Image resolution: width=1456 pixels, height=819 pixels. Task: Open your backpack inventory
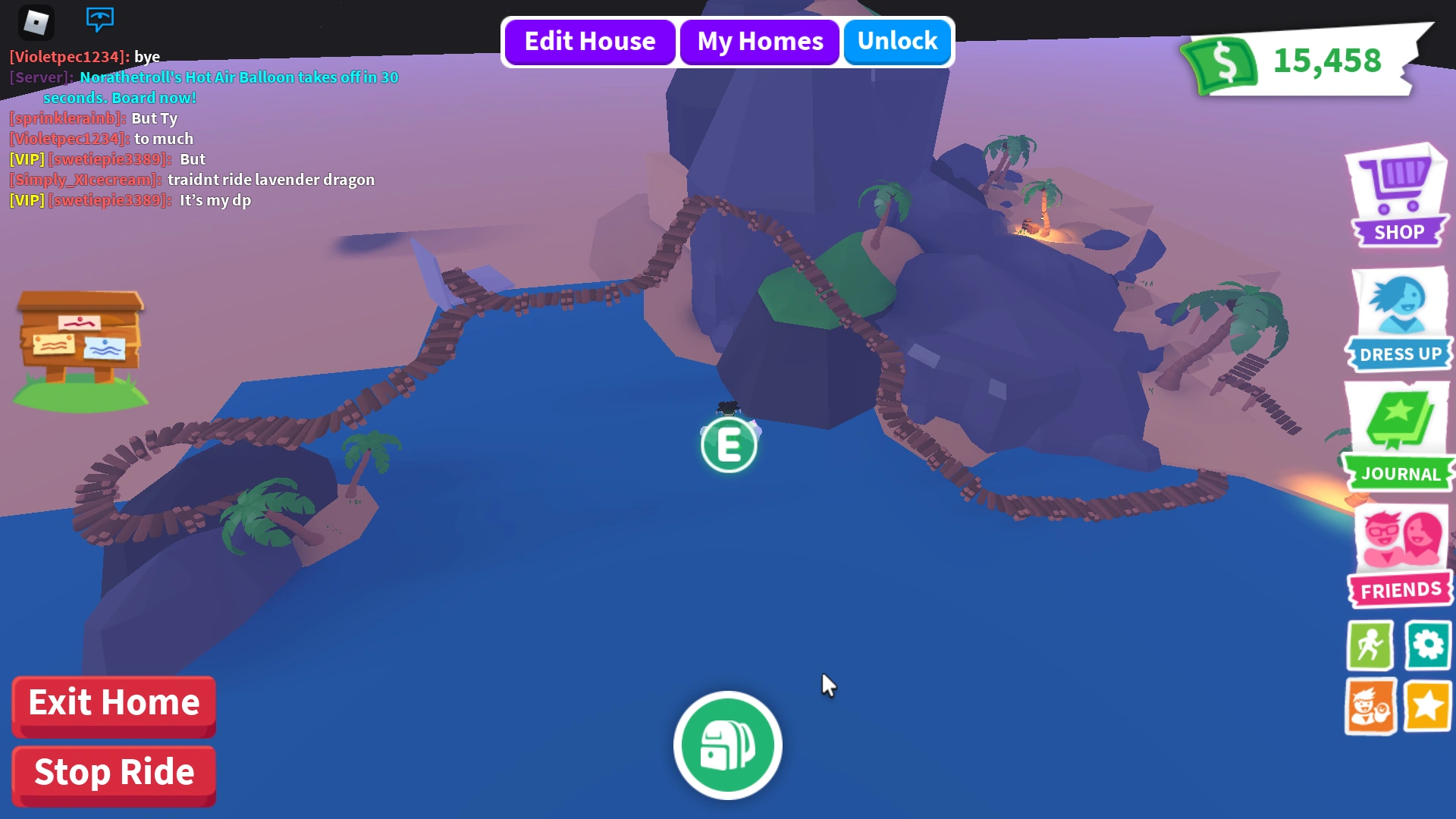727,745
